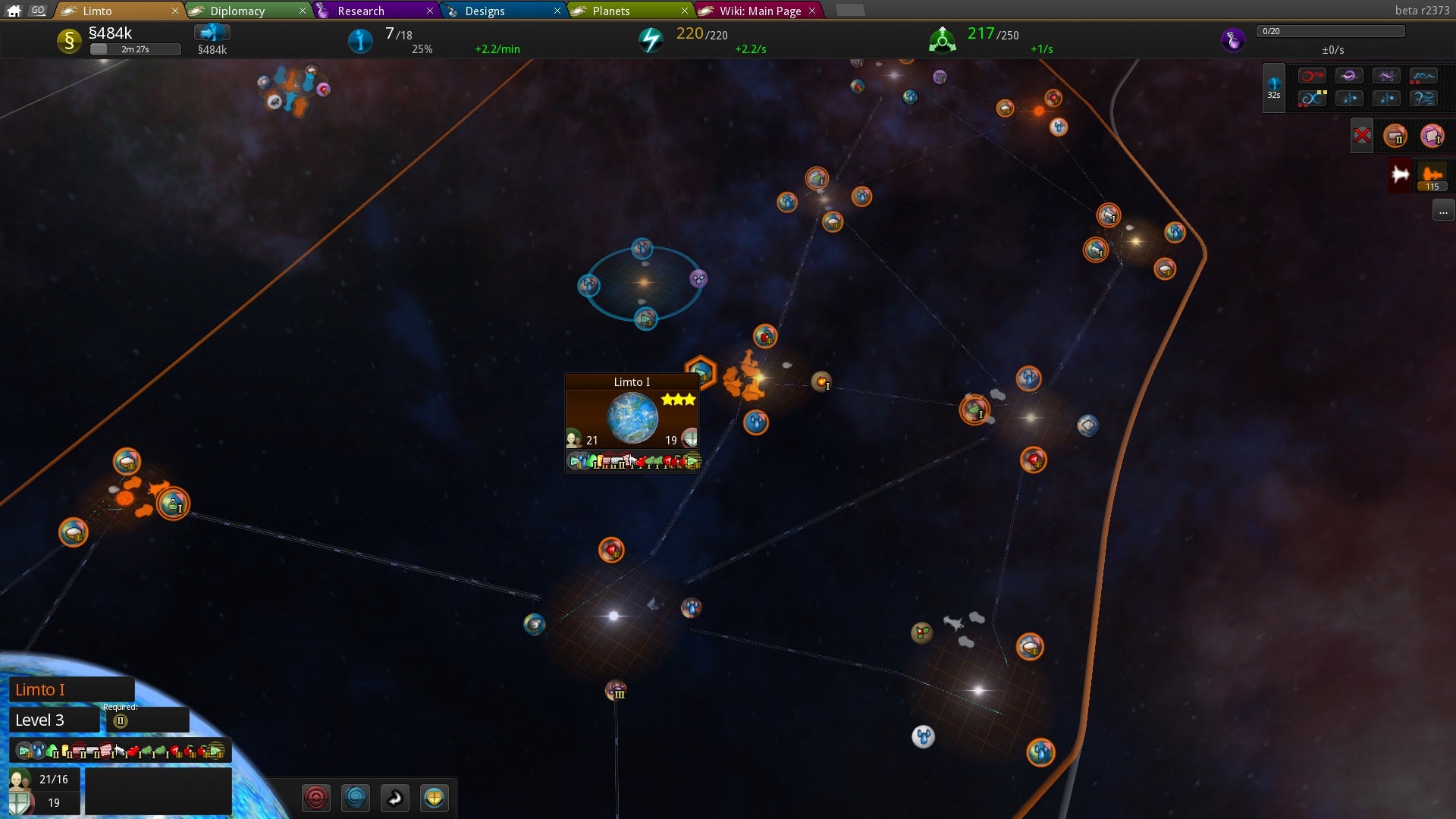Open the Research tab
This screenshot has width=1456, height=819.
click(361, 11)
